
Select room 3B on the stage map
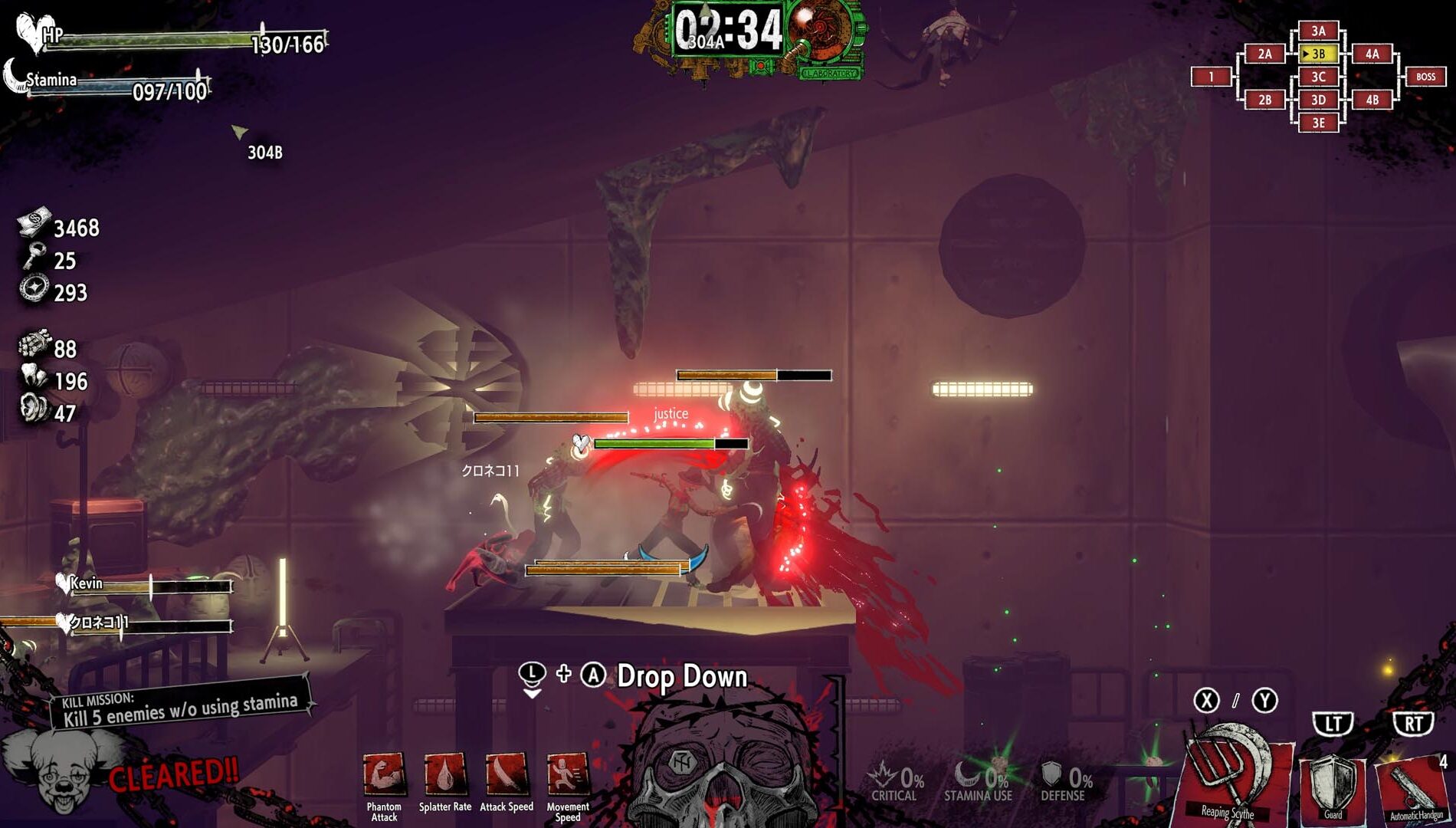[x=1318, y=54]
